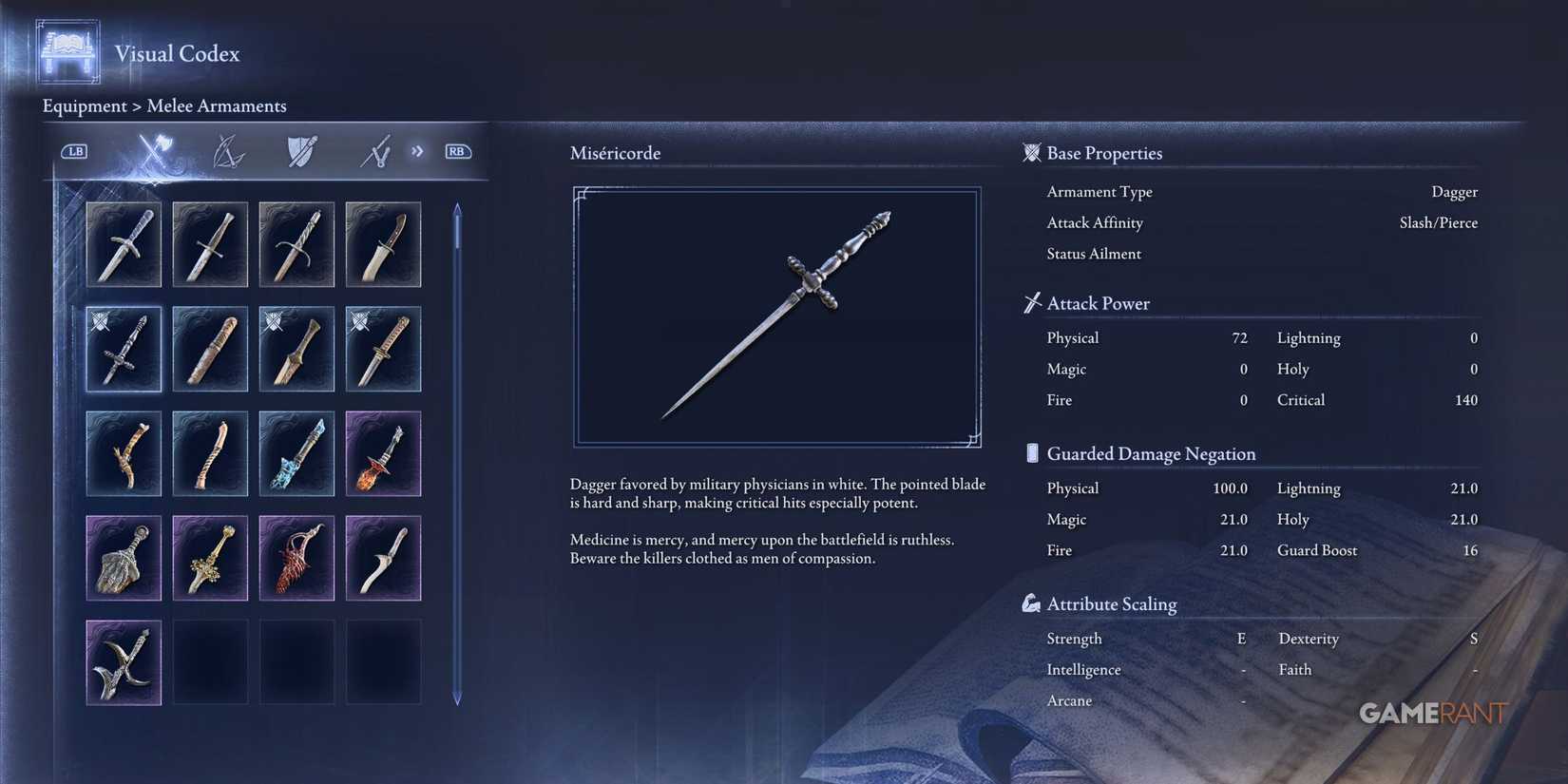Click the Guarded Damage Negation shield icon
This screenshot has width=1568, height=784.
pos(1031,453)
